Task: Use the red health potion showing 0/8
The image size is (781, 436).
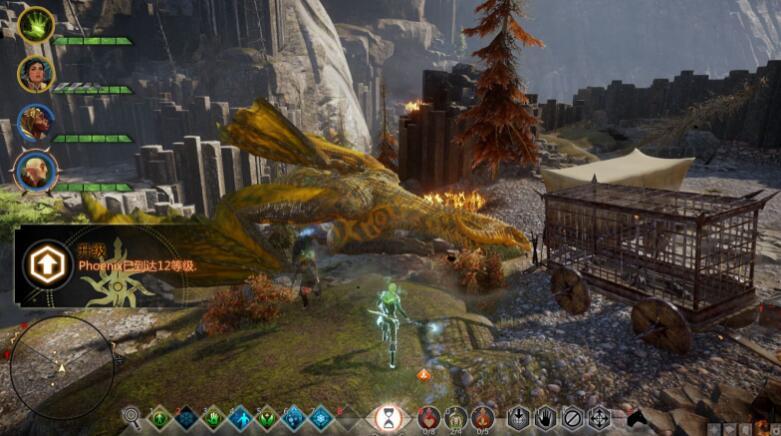Action: pyautogui.click(x=428, y=417)
